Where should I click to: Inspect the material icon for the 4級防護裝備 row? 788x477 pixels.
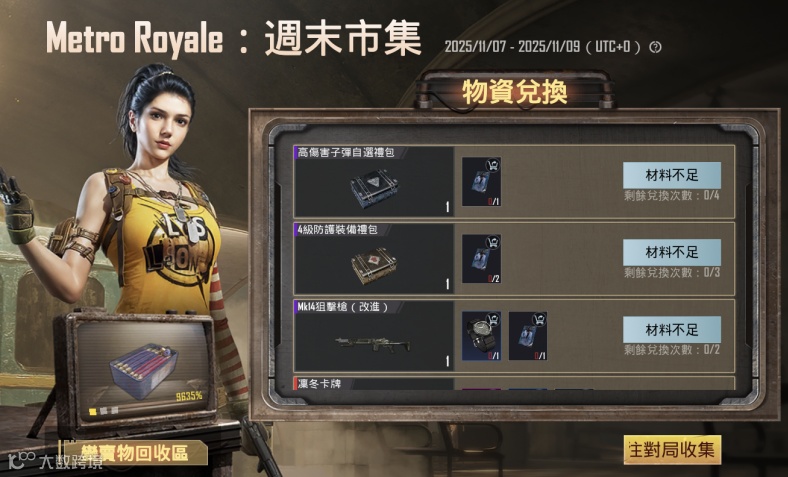click(x=481, y=258)
